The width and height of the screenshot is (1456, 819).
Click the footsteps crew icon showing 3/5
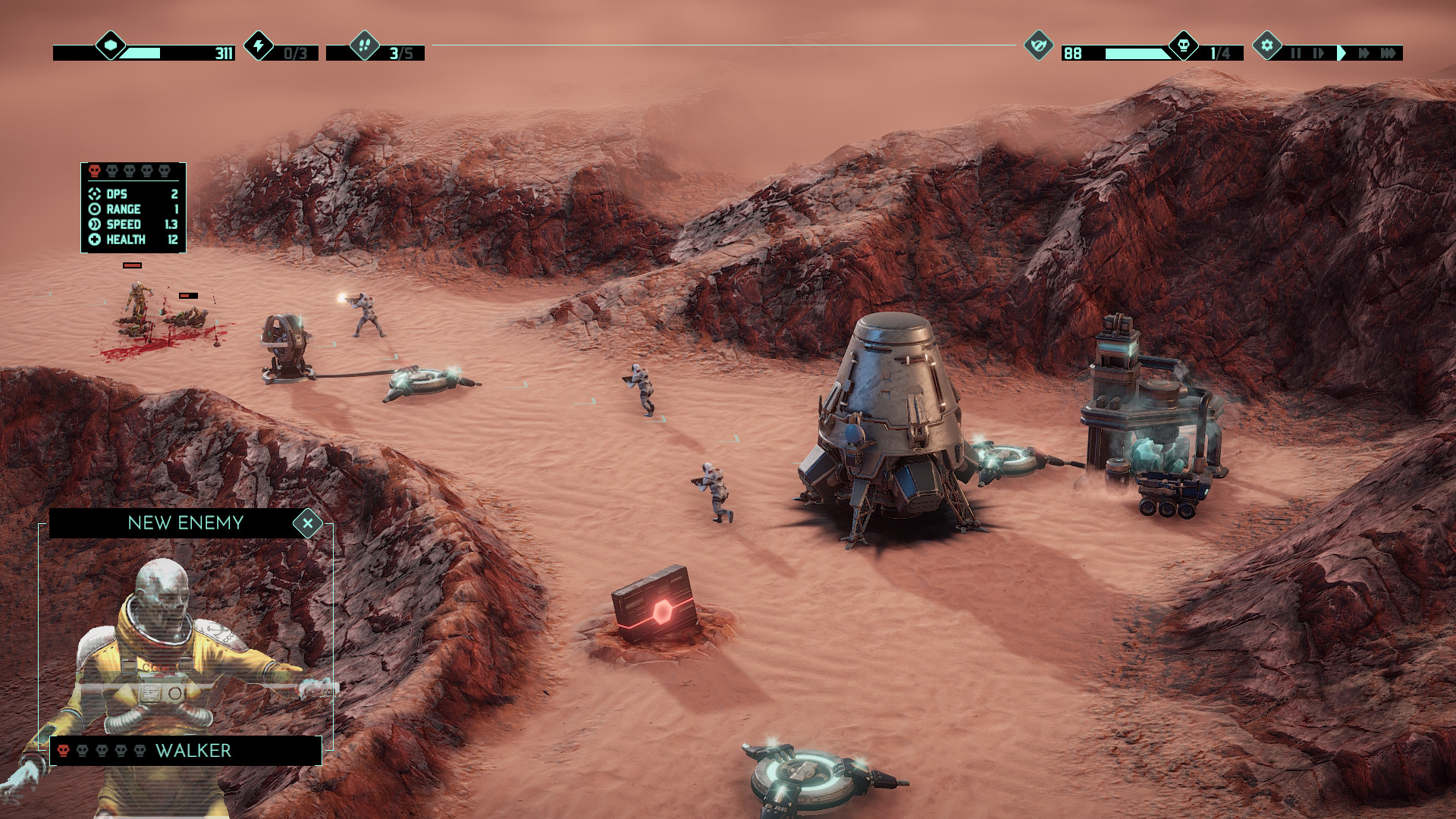(x=365, y=47)
